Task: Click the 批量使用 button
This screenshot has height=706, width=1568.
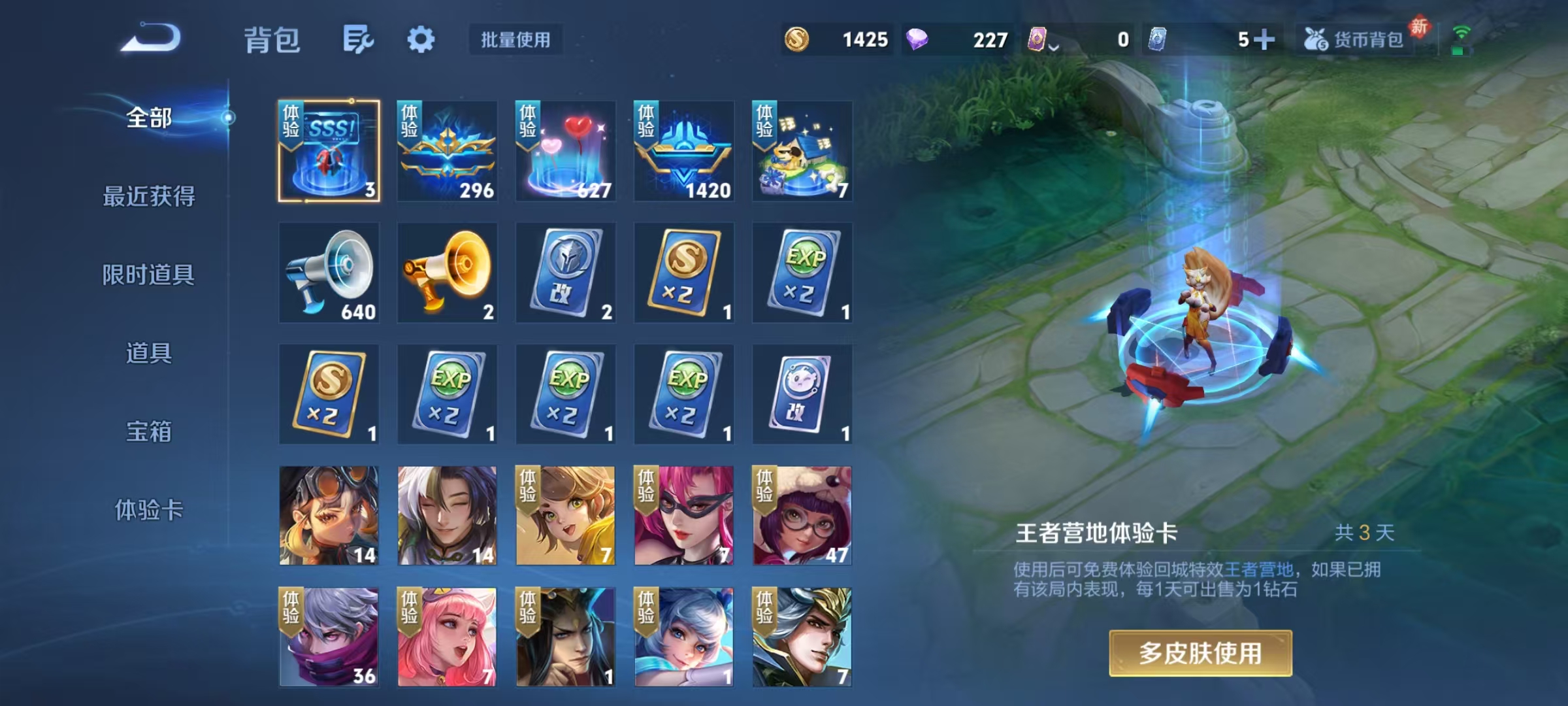Action: pos(515,40)
